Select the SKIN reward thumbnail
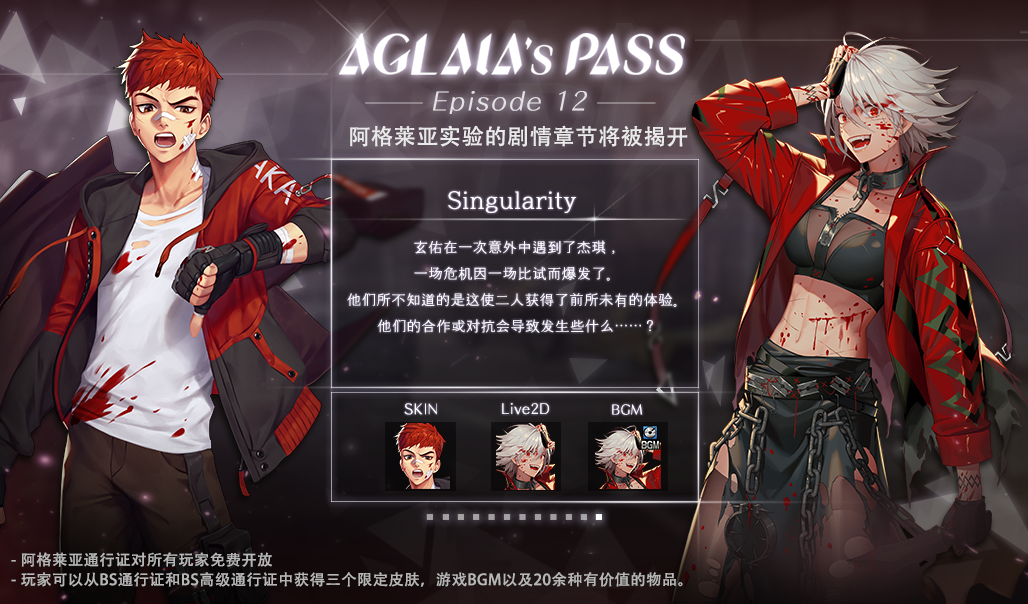The width and height of the screenshot is (1028, 604). coord(420,456)
